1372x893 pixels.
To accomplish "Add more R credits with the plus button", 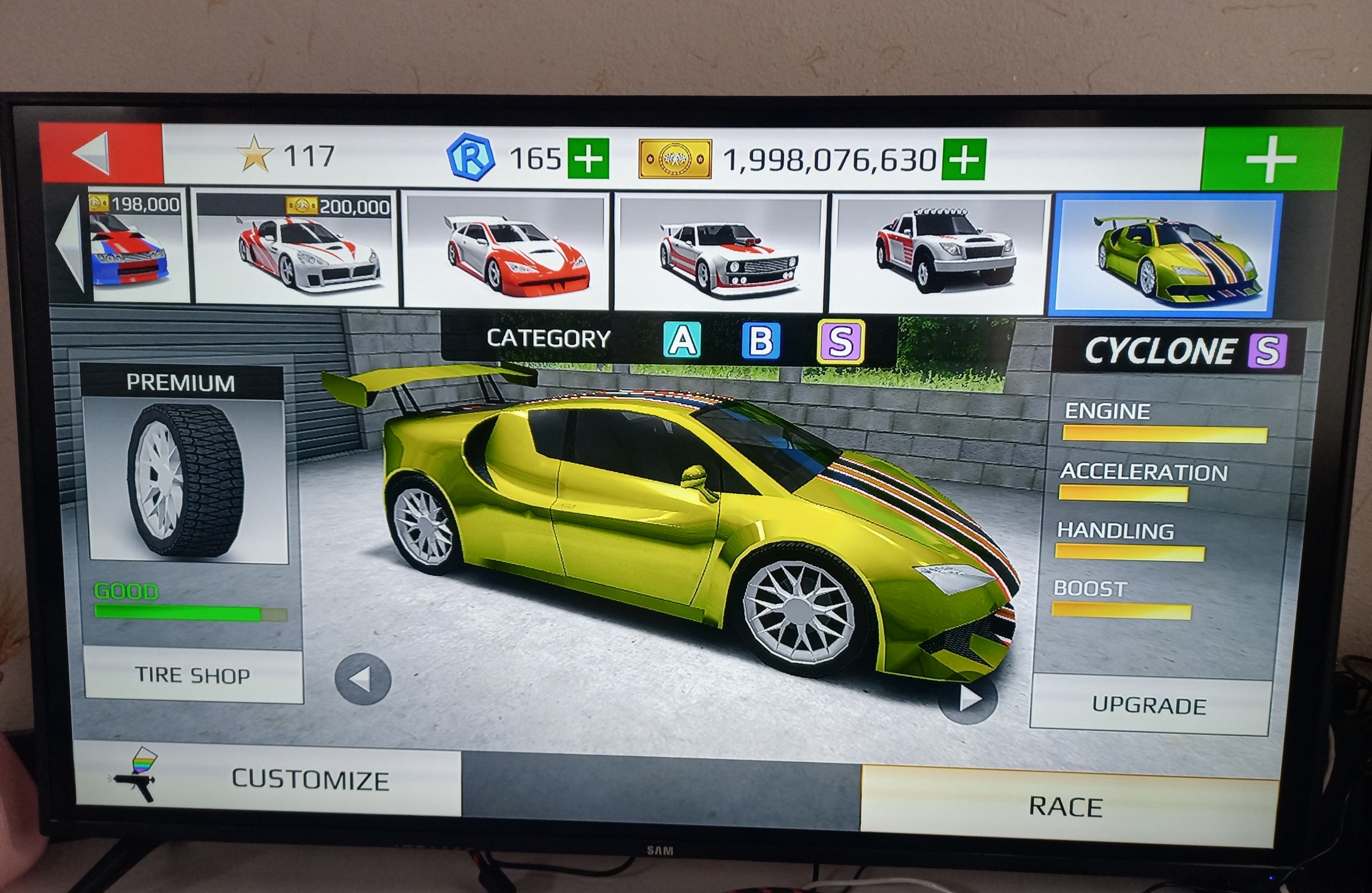I will [588, 158].
